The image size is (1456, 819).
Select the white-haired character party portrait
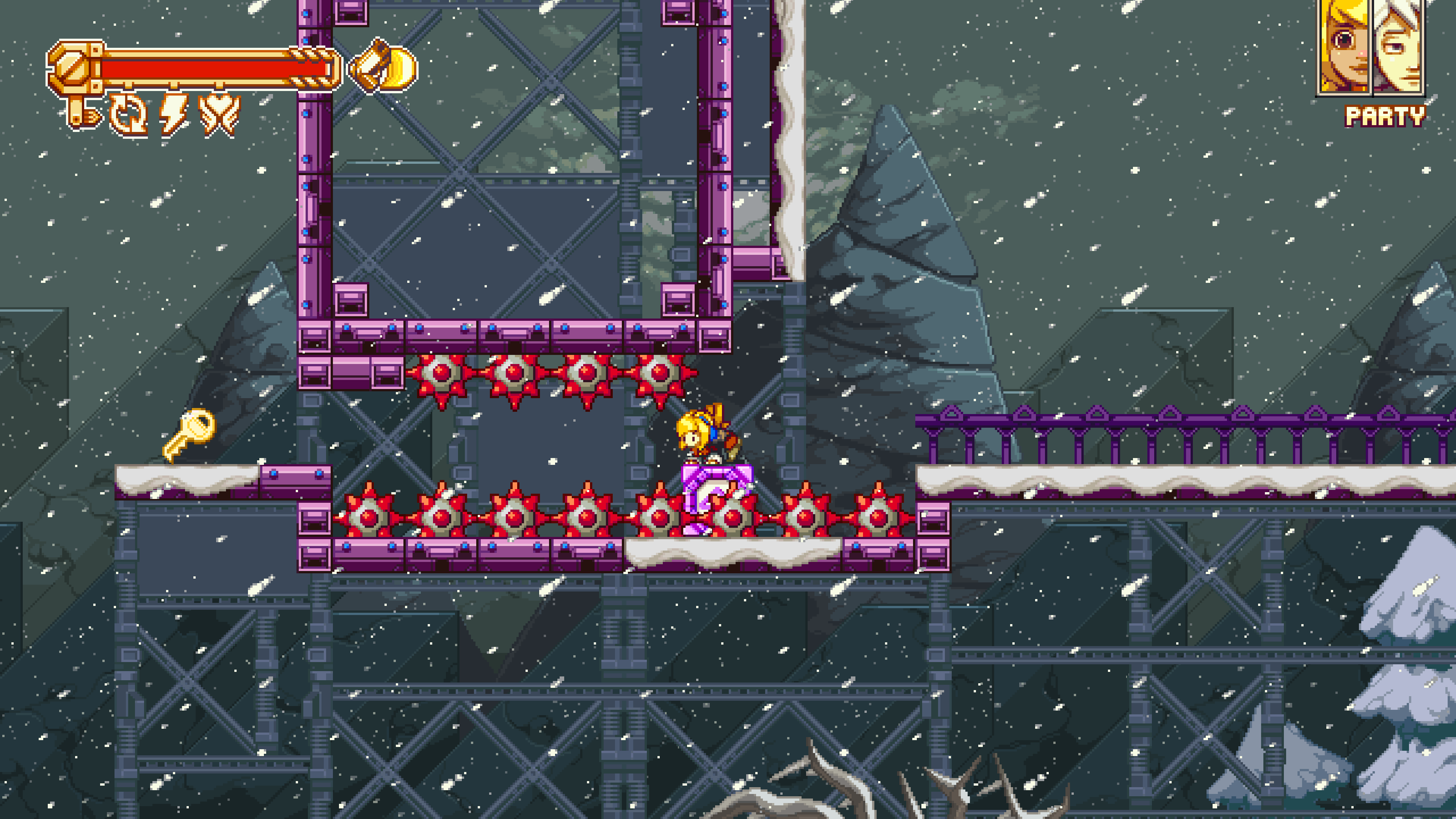coord(1398,46)
